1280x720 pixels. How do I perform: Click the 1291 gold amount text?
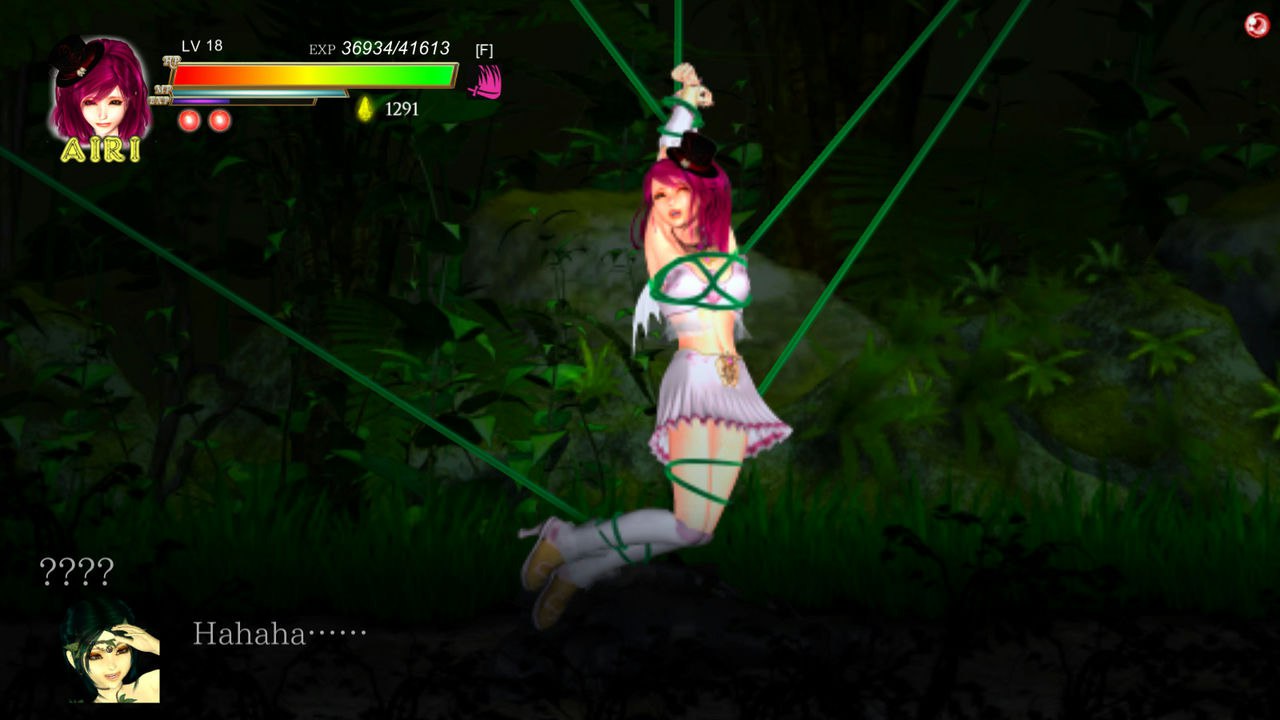(402, 108)
